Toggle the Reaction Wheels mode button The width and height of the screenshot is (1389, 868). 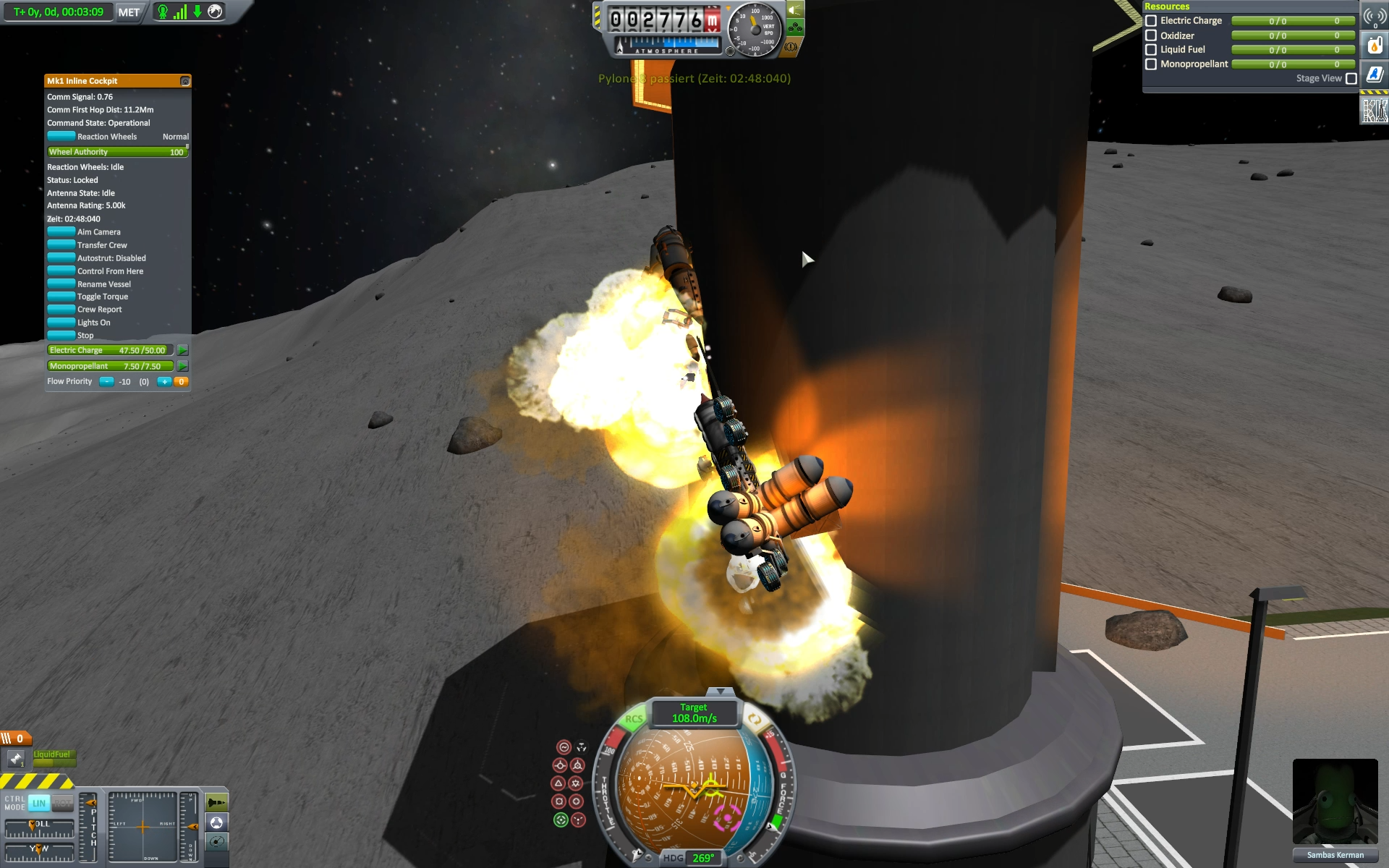pos(61,137)
